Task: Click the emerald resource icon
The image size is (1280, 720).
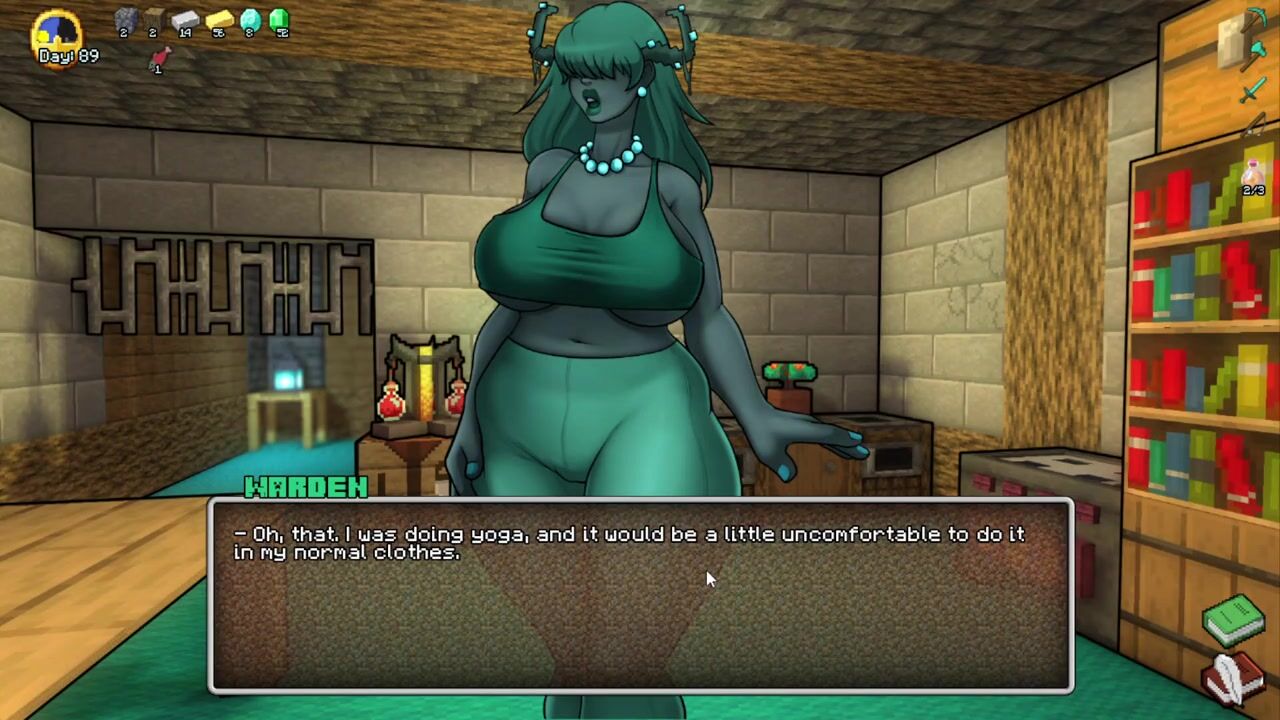Action: click(x=279, y=20)
